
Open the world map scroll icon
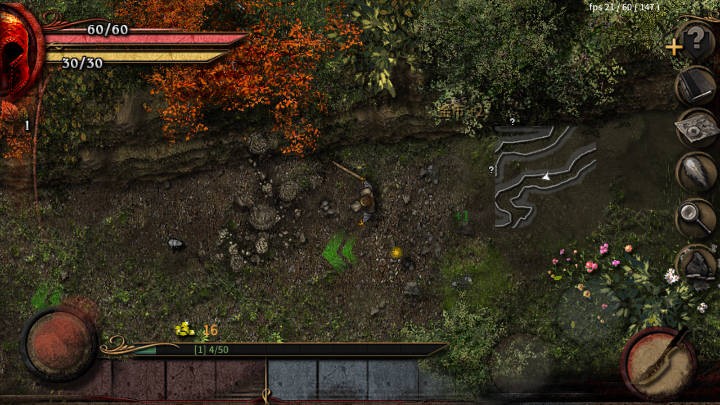pyautogui.click(x=696, y=129)
